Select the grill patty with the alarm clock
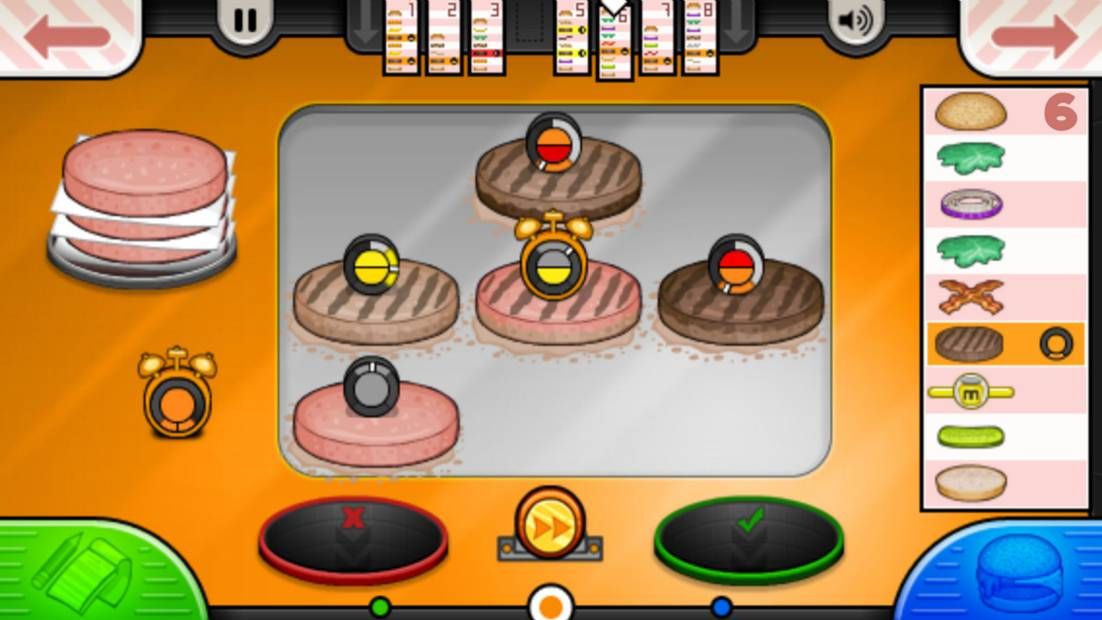 pyautogui.click(x=557, y=300)
